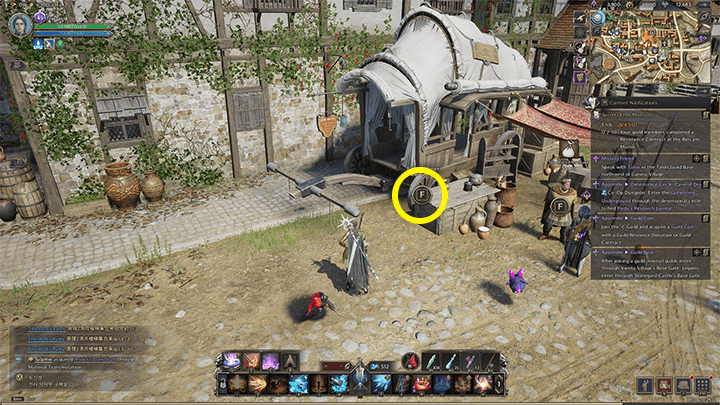Activate the ice shard skill on hotbar

click(x=298, y=385)
